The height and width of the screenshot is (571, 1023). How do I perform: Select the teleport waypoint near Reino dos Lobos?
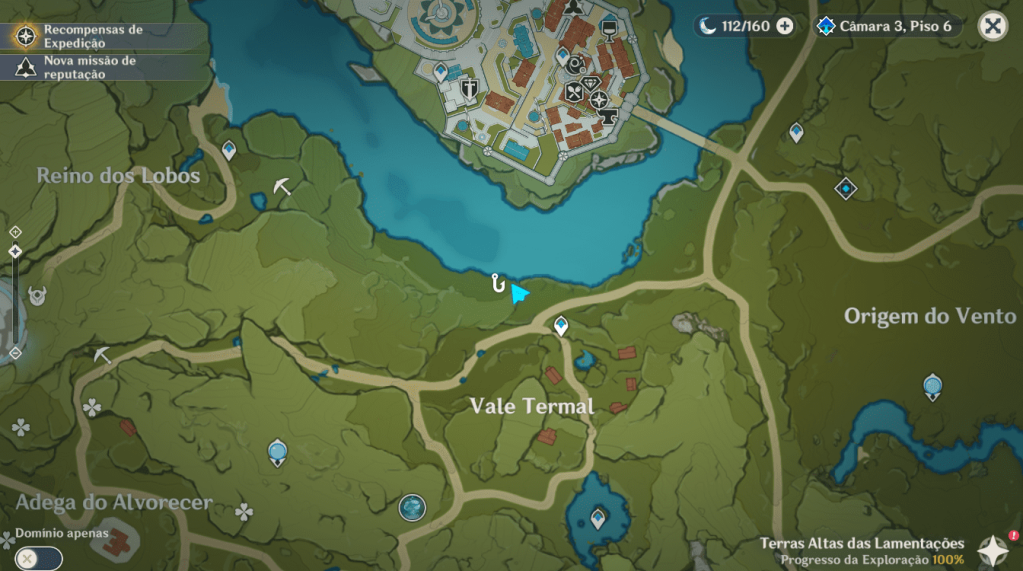click(x=229, y=150)
